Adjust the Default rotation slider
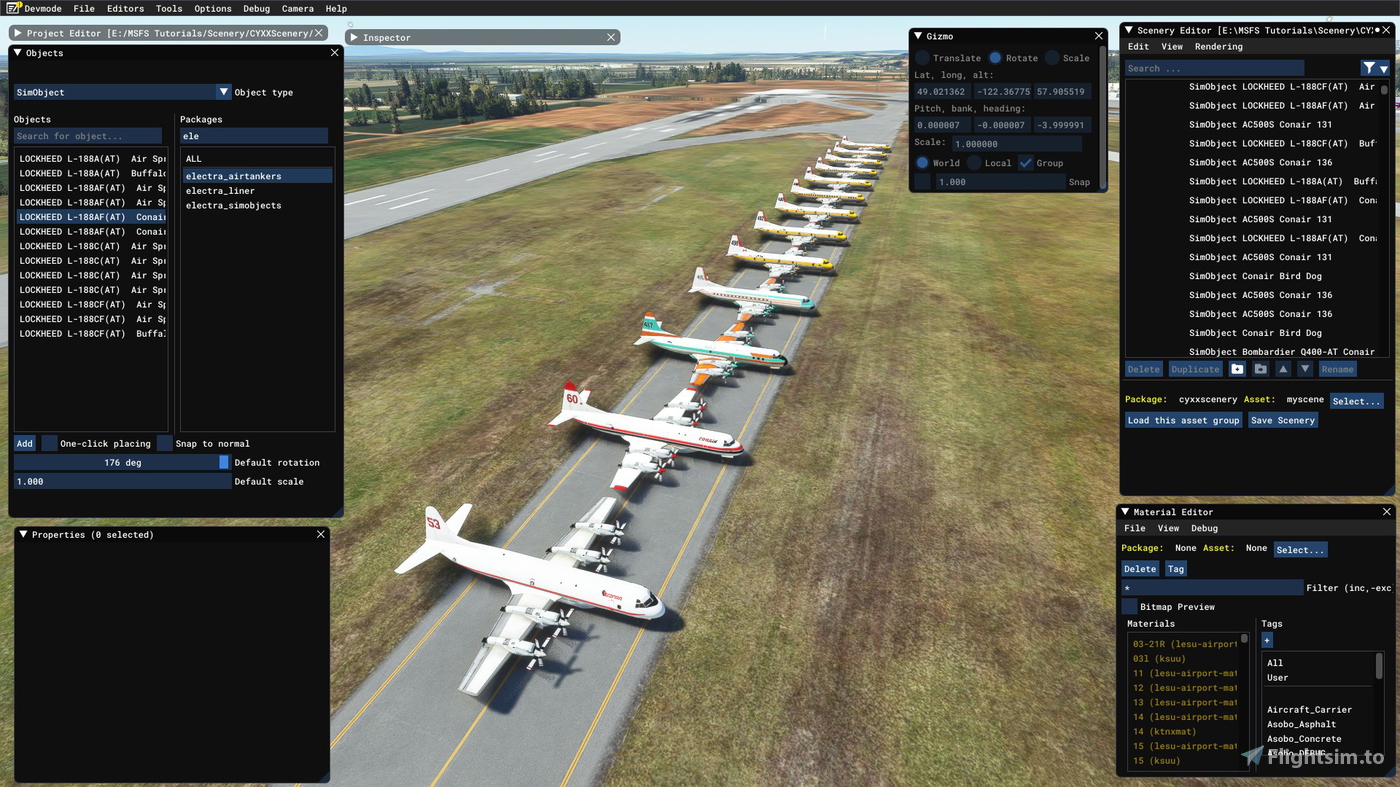1400x787 pixels. pyautogui.click(x=223, y=463)
